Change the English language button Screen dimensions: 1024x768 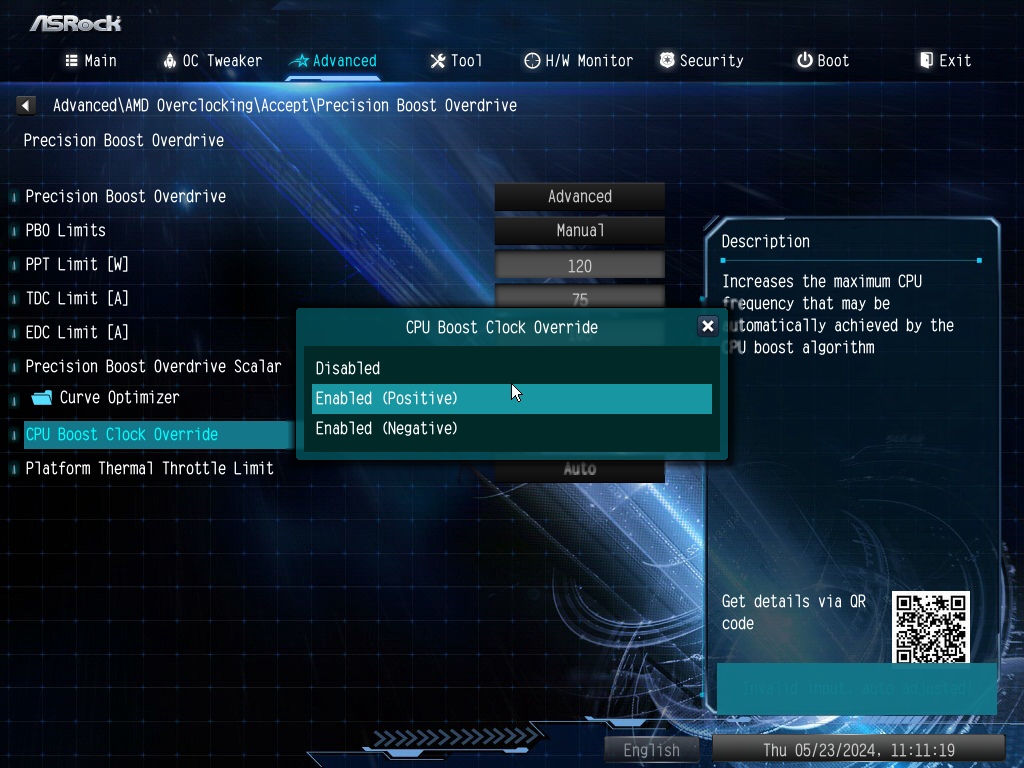tap(651, 750)
